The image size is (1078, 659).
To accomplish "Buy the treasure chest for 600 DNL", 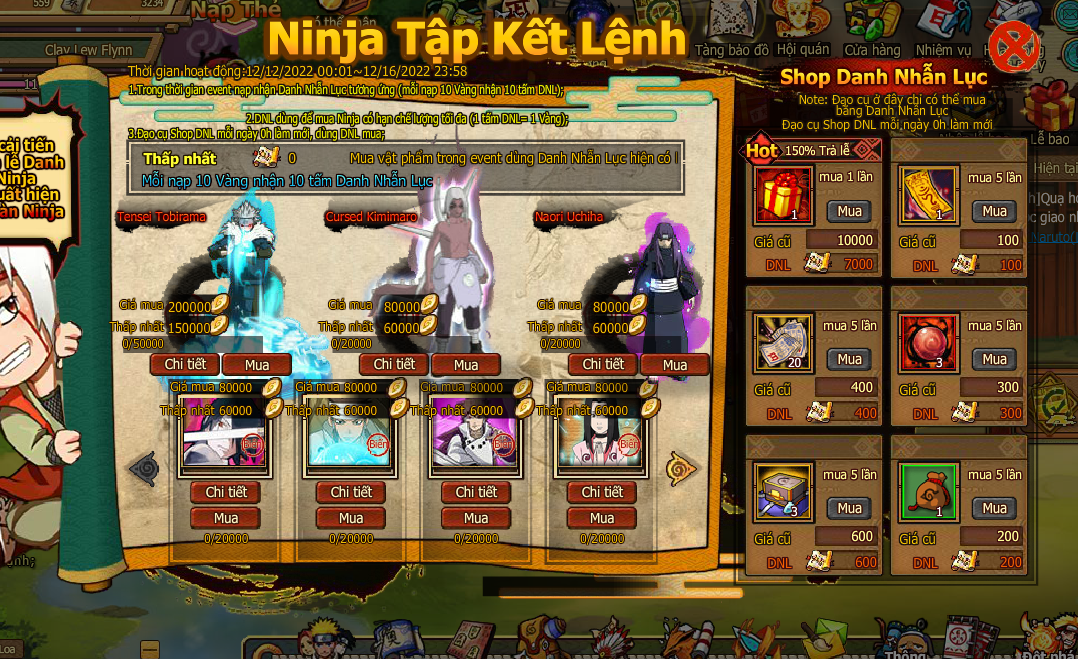I will (x=849, y=508).
